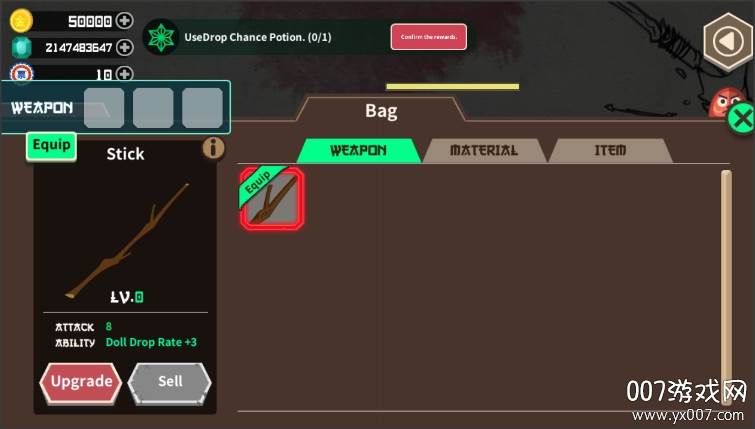Viewport: 755px width, 429px height.
Task: Switch to the Material tab
Action: pyautogui.click(x=484, y=150)
